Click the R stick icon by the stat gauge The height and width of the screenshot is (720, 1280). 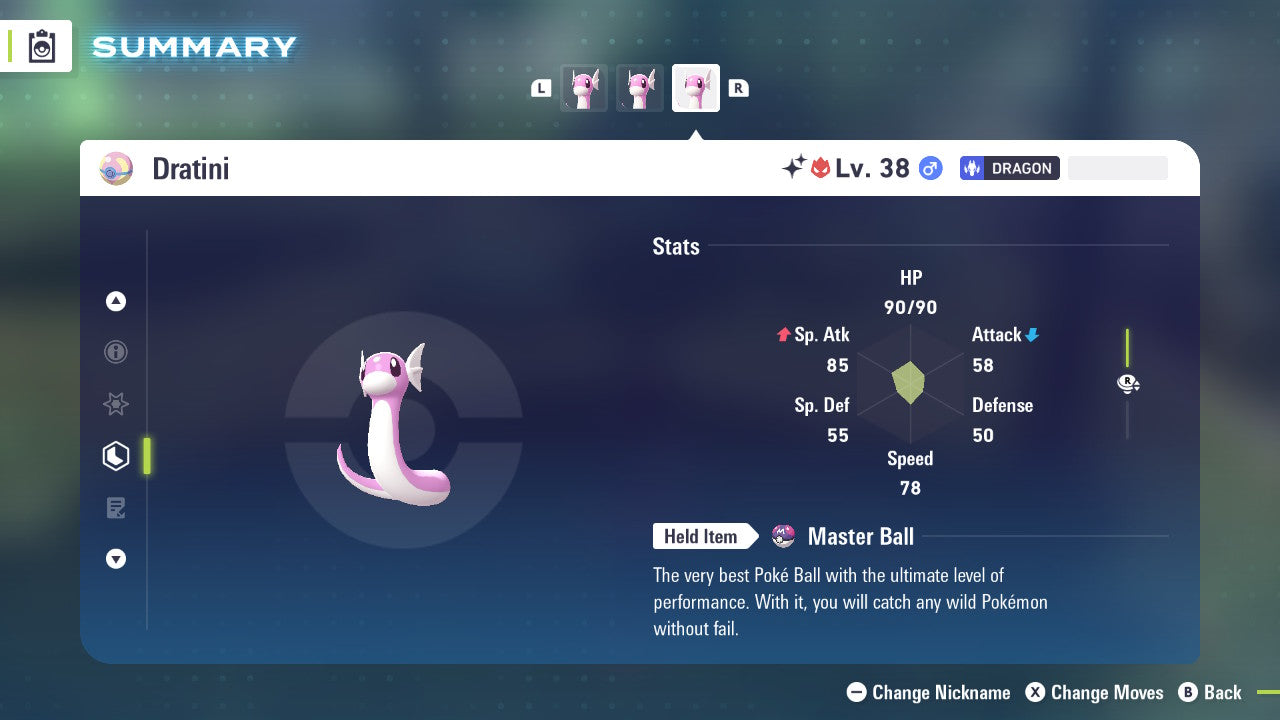click(1127, 383)
